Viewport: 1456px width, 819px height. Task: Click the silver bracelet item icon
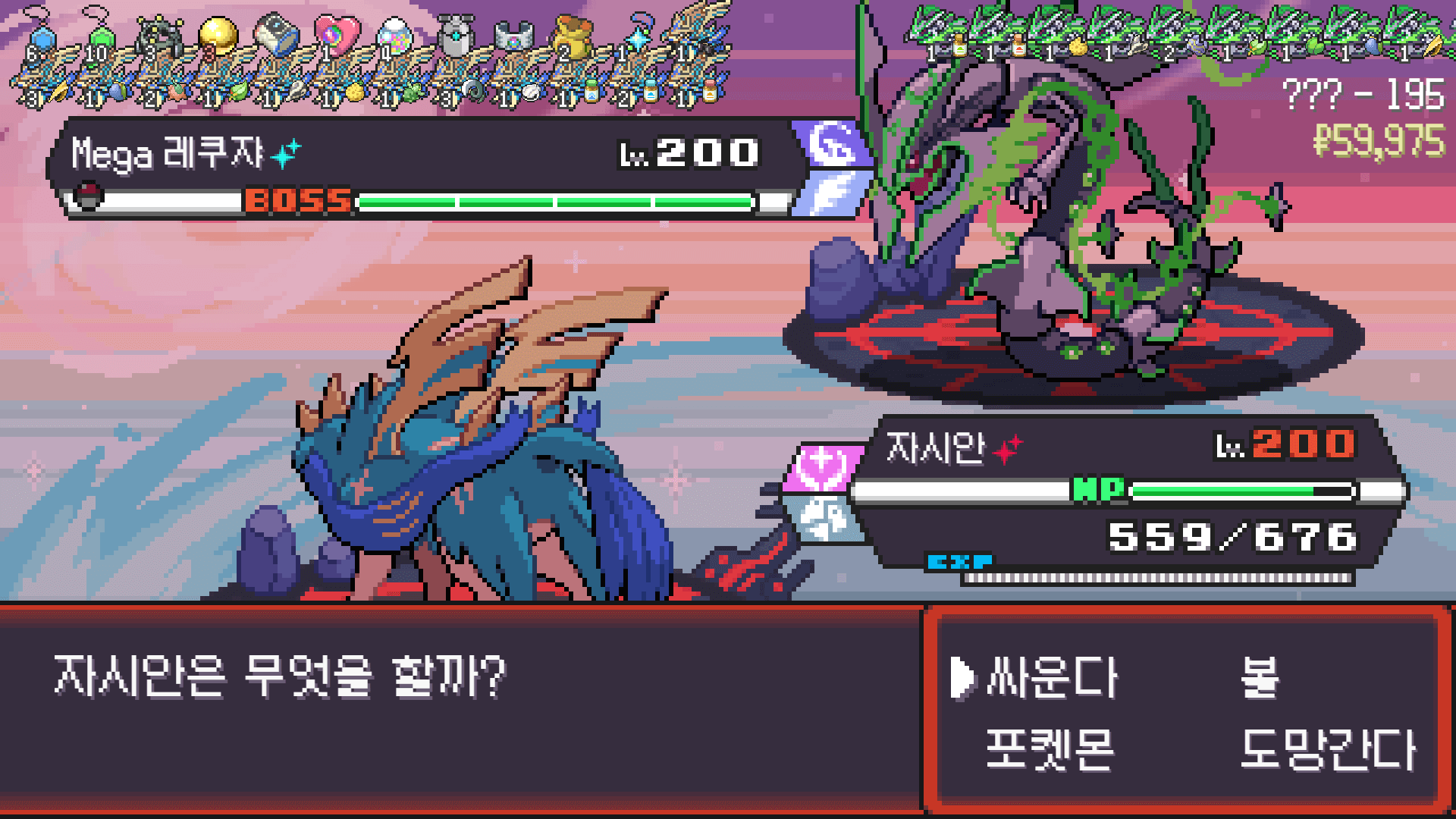click(x=514, y=36)
